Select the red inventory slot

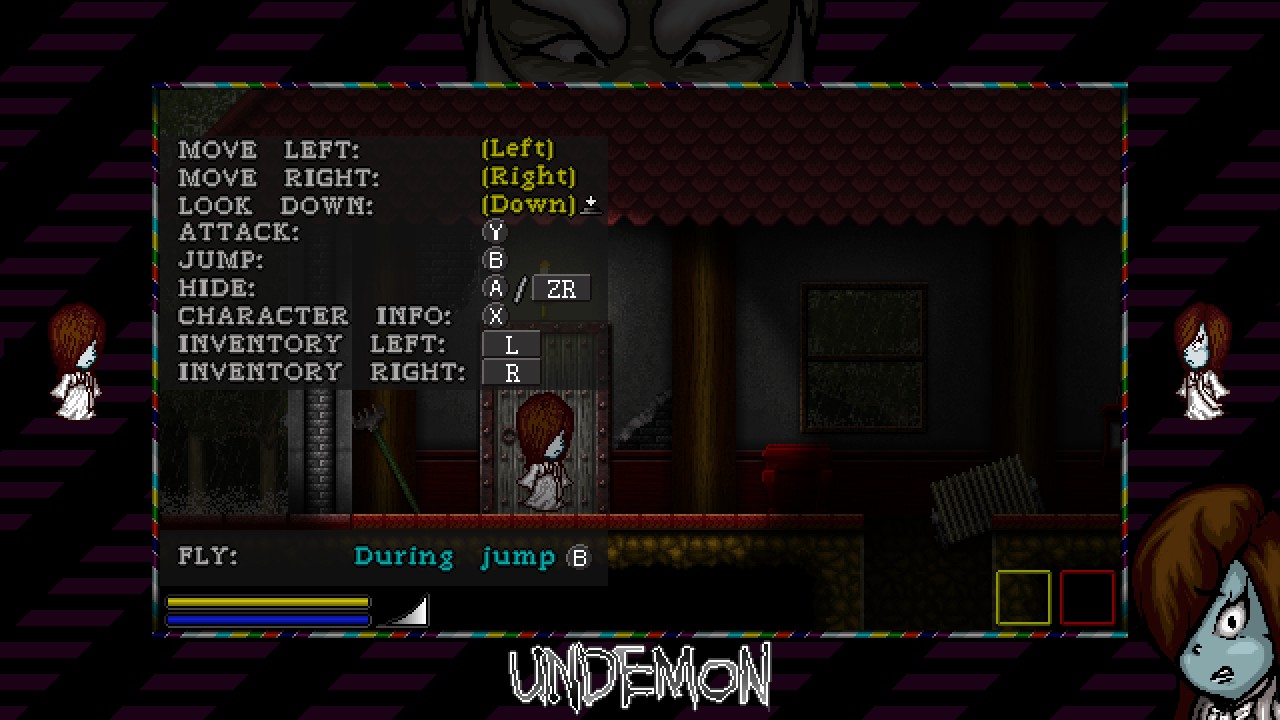pos(1086,597)
